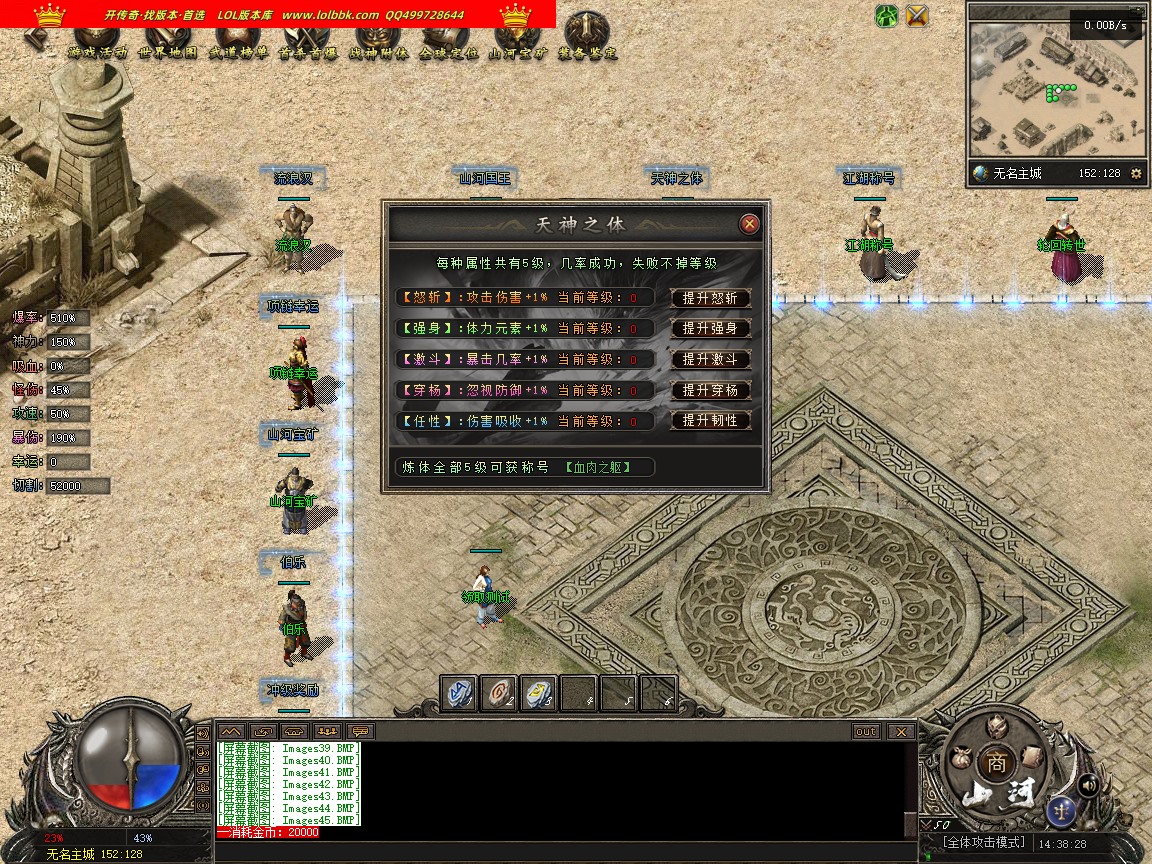Open the 山河宝矿 menu icon
The width and height of the screenshot is (1152, 864).
click(517, 52)
